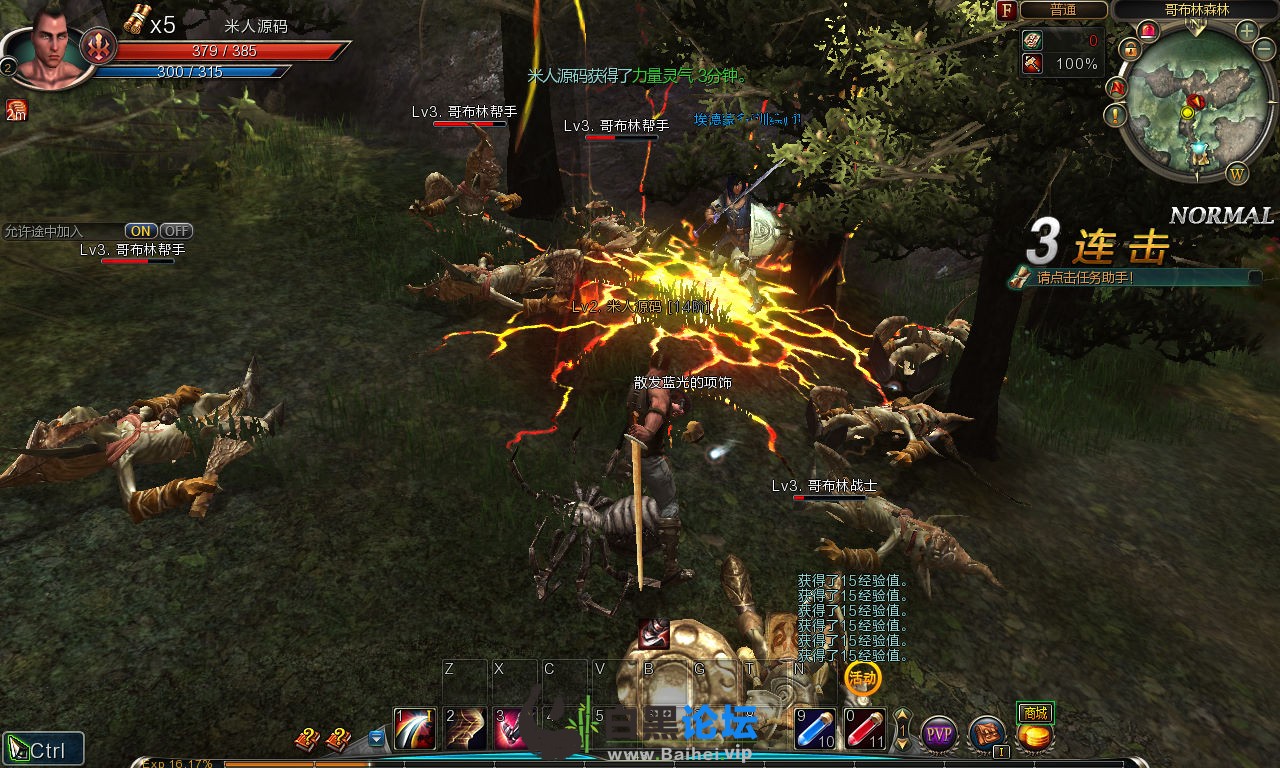Turn mid-way joining ON

[140, 231]
